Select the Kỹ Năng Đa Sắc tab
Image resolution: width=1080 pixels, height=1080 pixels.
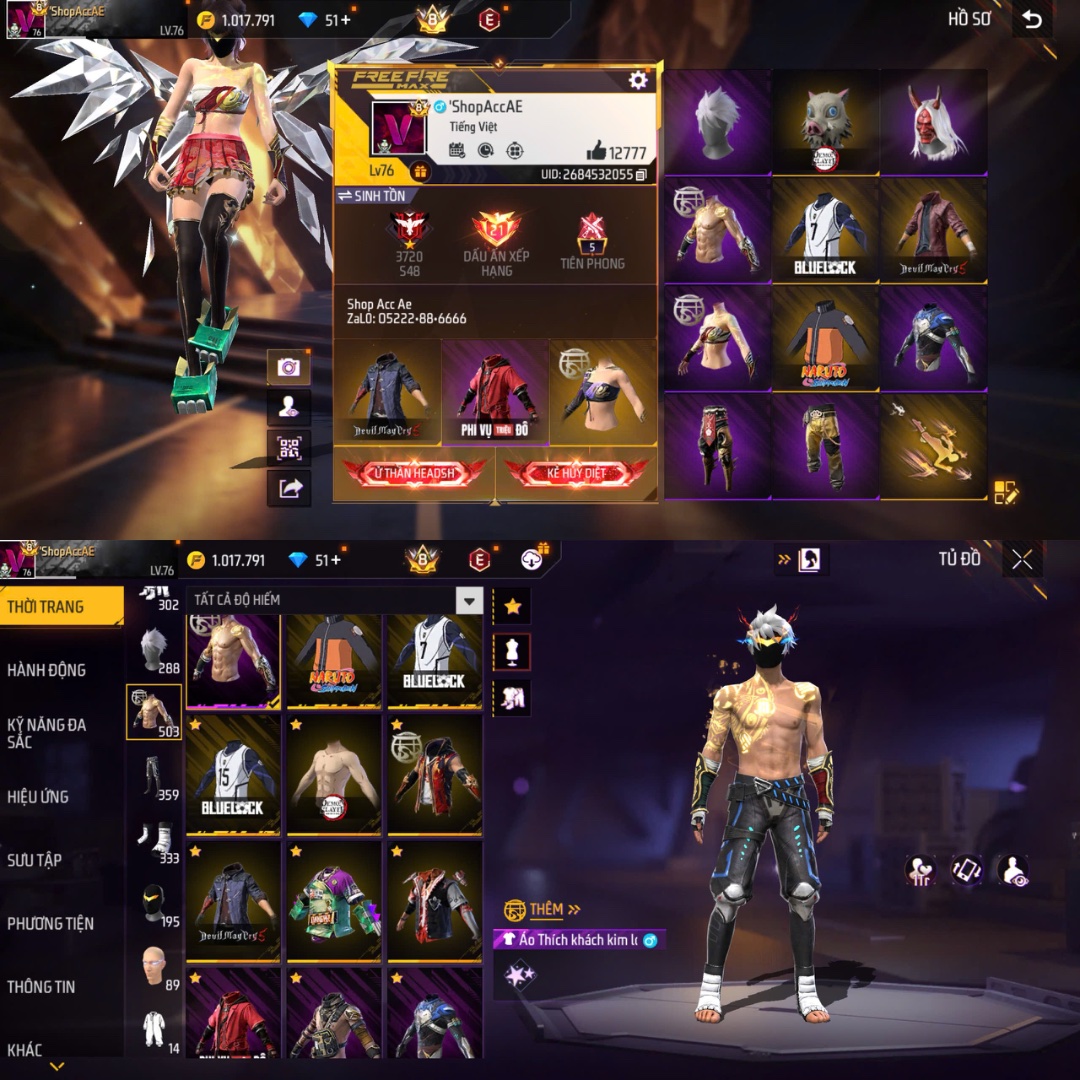(46, 733)
